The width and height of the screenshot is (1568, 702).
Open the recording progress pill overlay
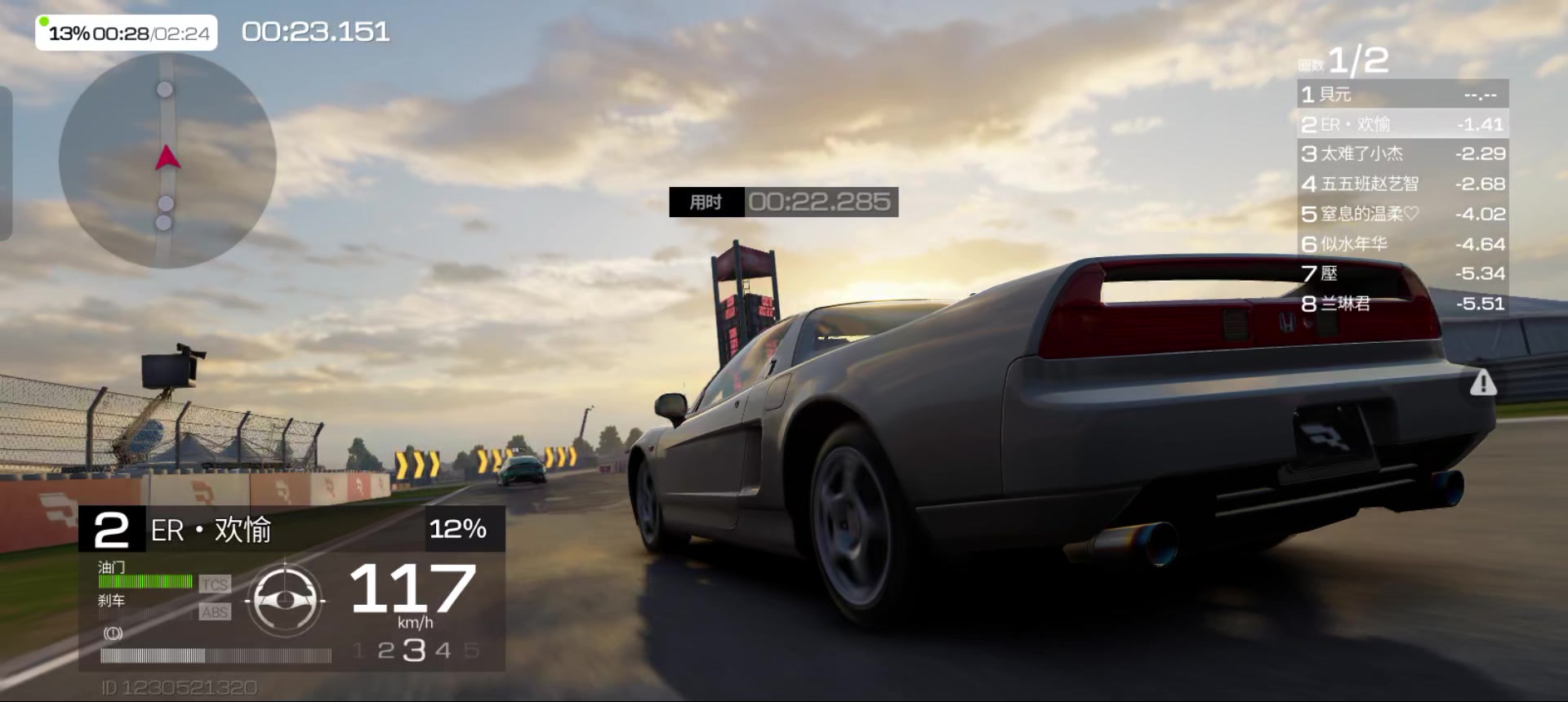pyautogui.click(x=127, y=33)
